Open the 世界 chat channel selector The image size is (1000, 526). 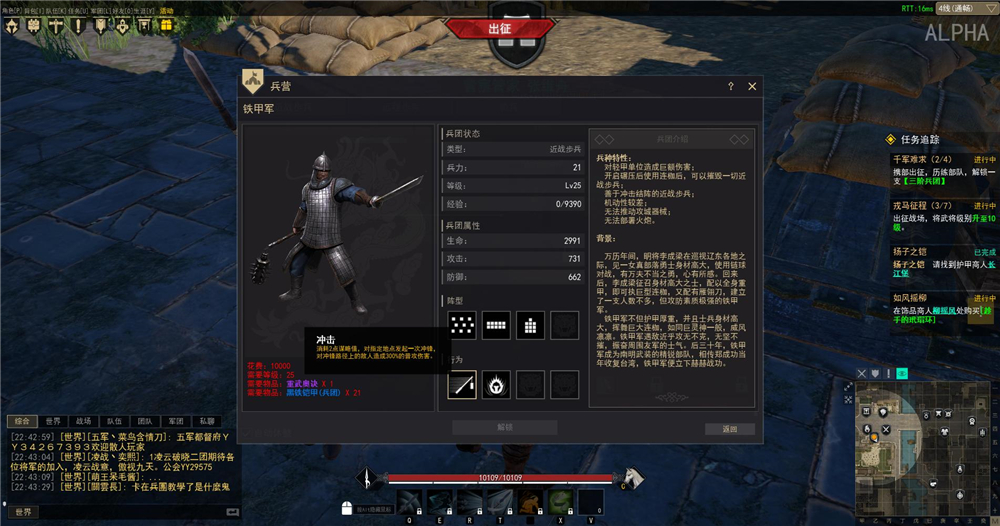pos(23,512)
